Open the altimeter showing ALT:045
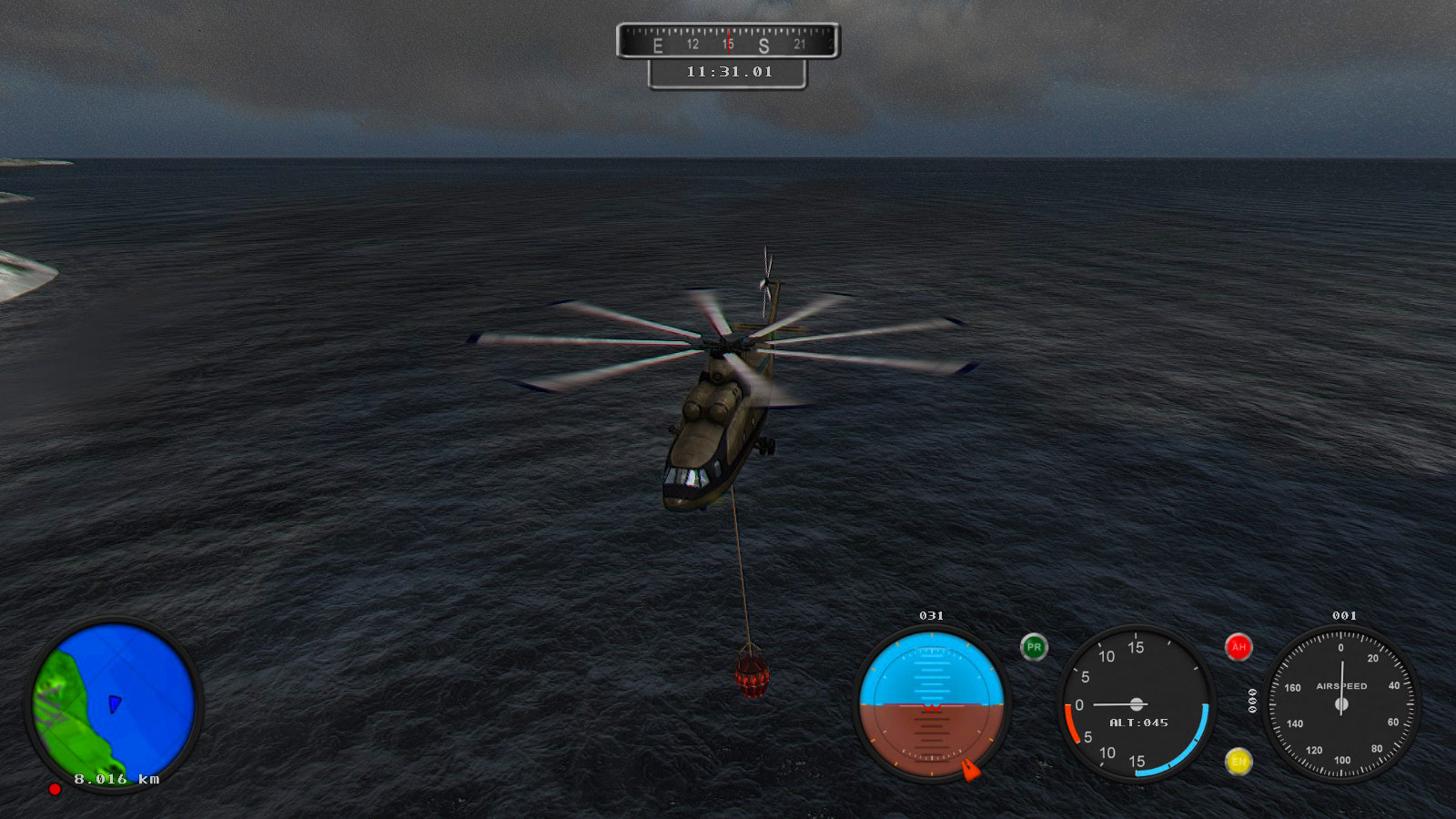 tap(1137, 705)
